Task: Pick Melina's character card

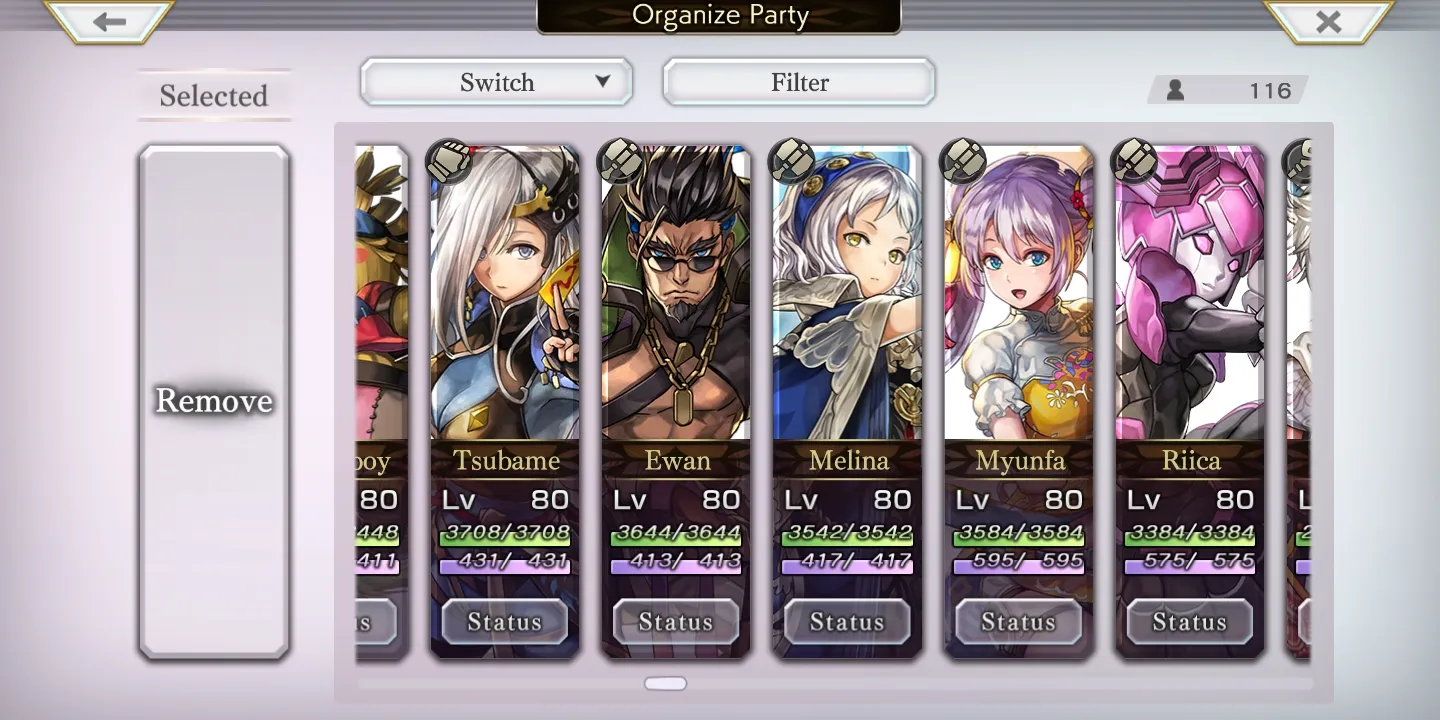Action: click(x=847, y=300)
